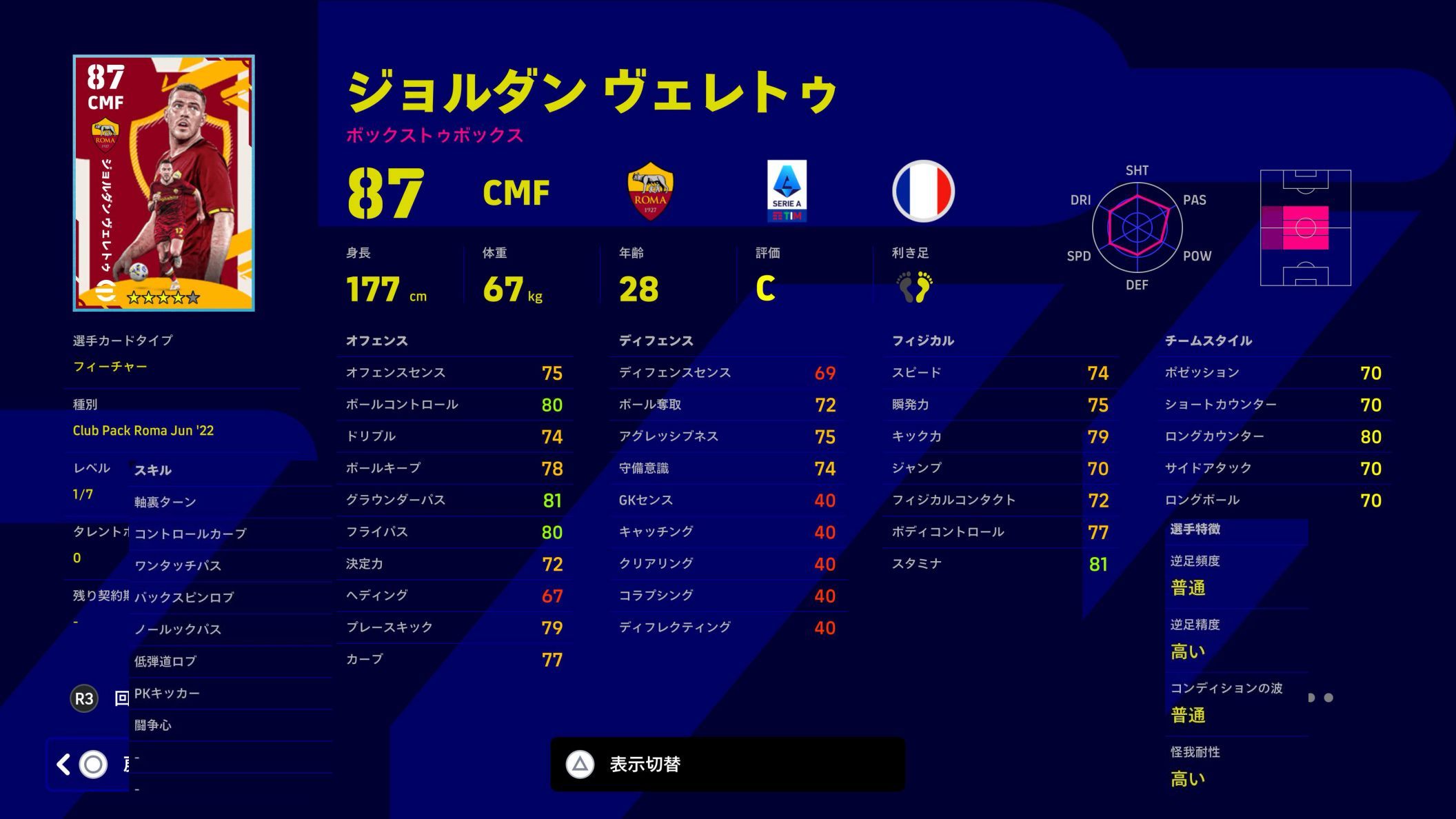Expand the スキル skill list
Screen dimensions: 1456x819
(x=153, y=470)
